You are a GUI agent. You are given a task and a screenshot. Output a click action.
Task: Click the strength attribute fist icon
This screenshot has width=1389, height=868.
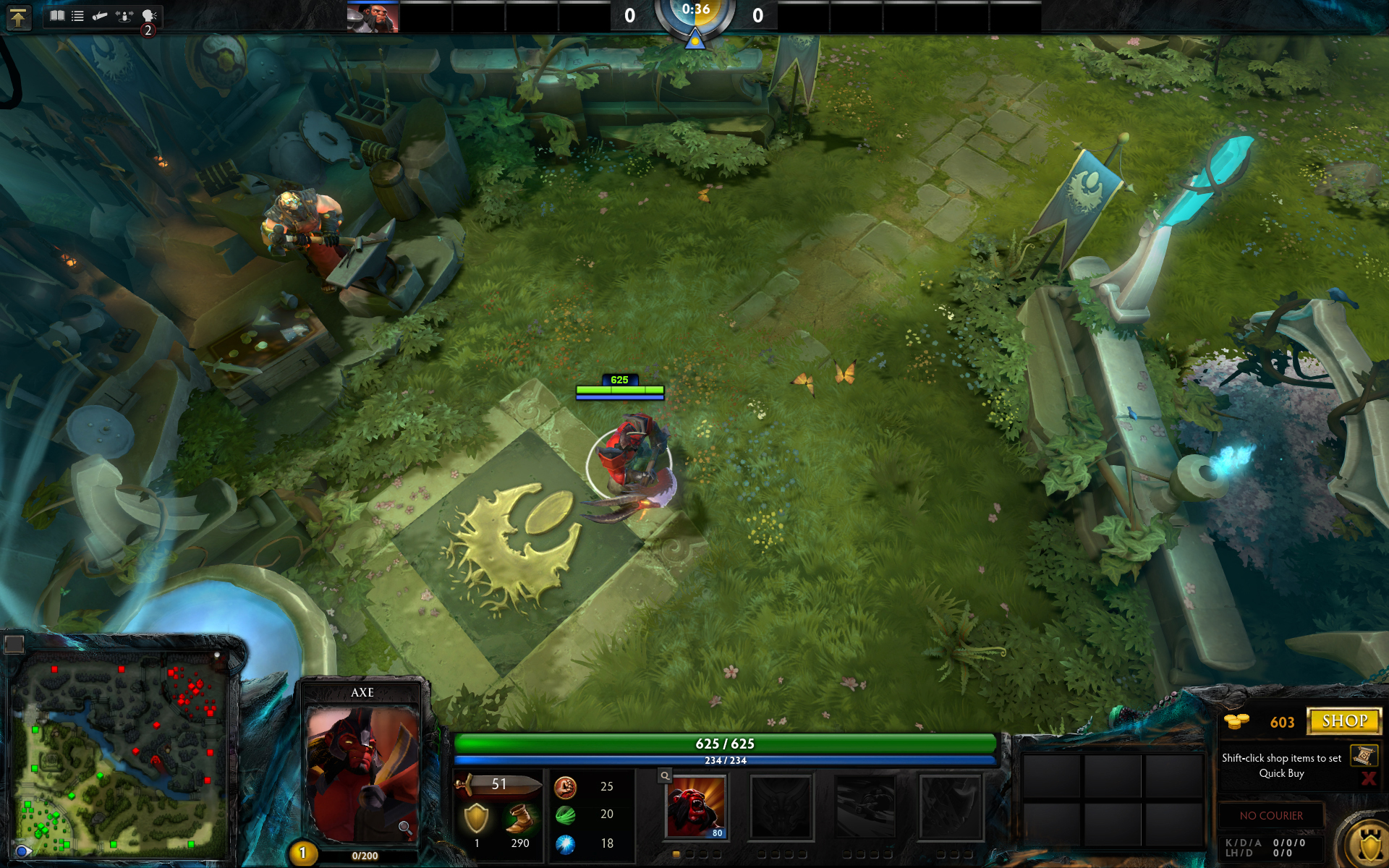[565, 786]
